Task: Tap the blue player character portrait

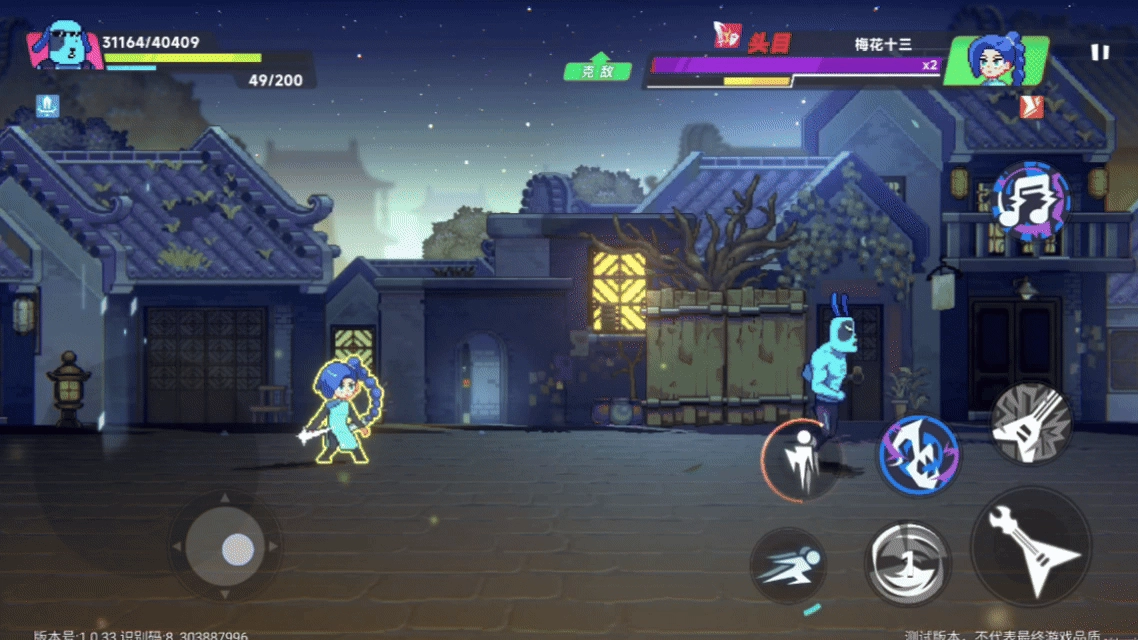Action: pos(65,46)
